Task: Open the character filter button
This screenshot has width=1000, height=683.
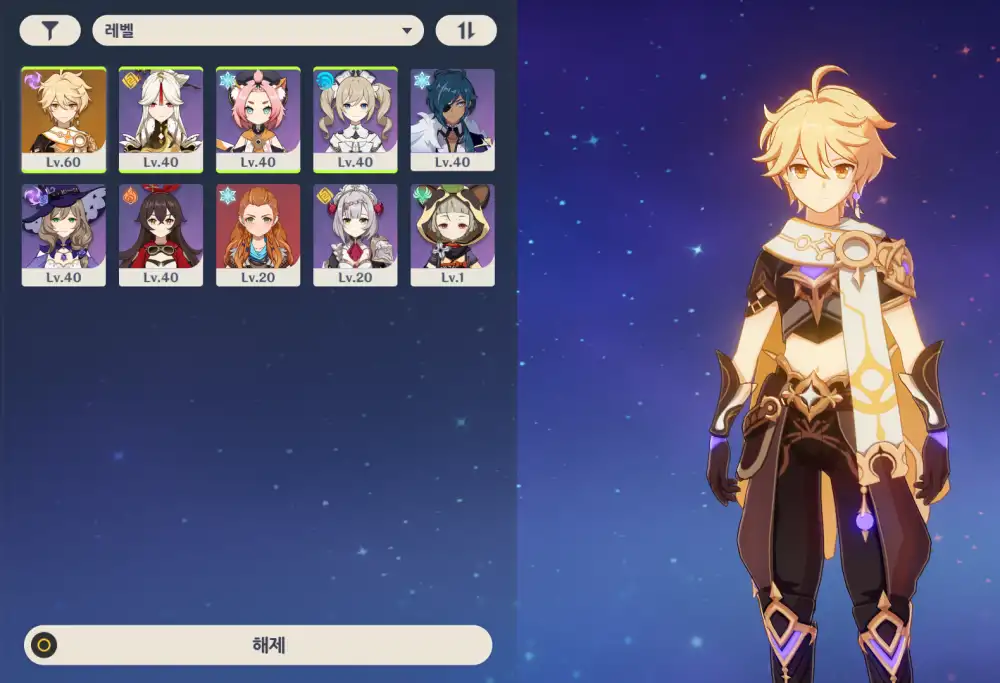Action: click(x=50, y=31)
